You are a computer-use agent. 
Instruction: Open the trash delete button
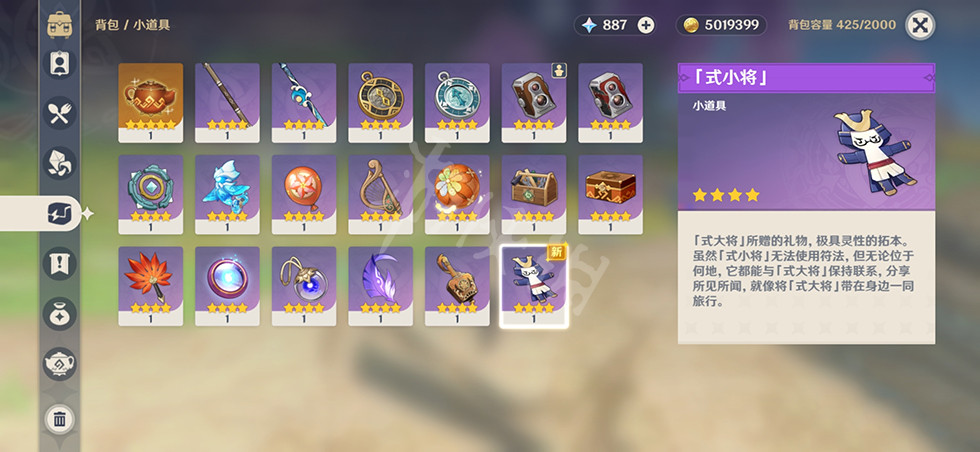click(x=60, y=419)
